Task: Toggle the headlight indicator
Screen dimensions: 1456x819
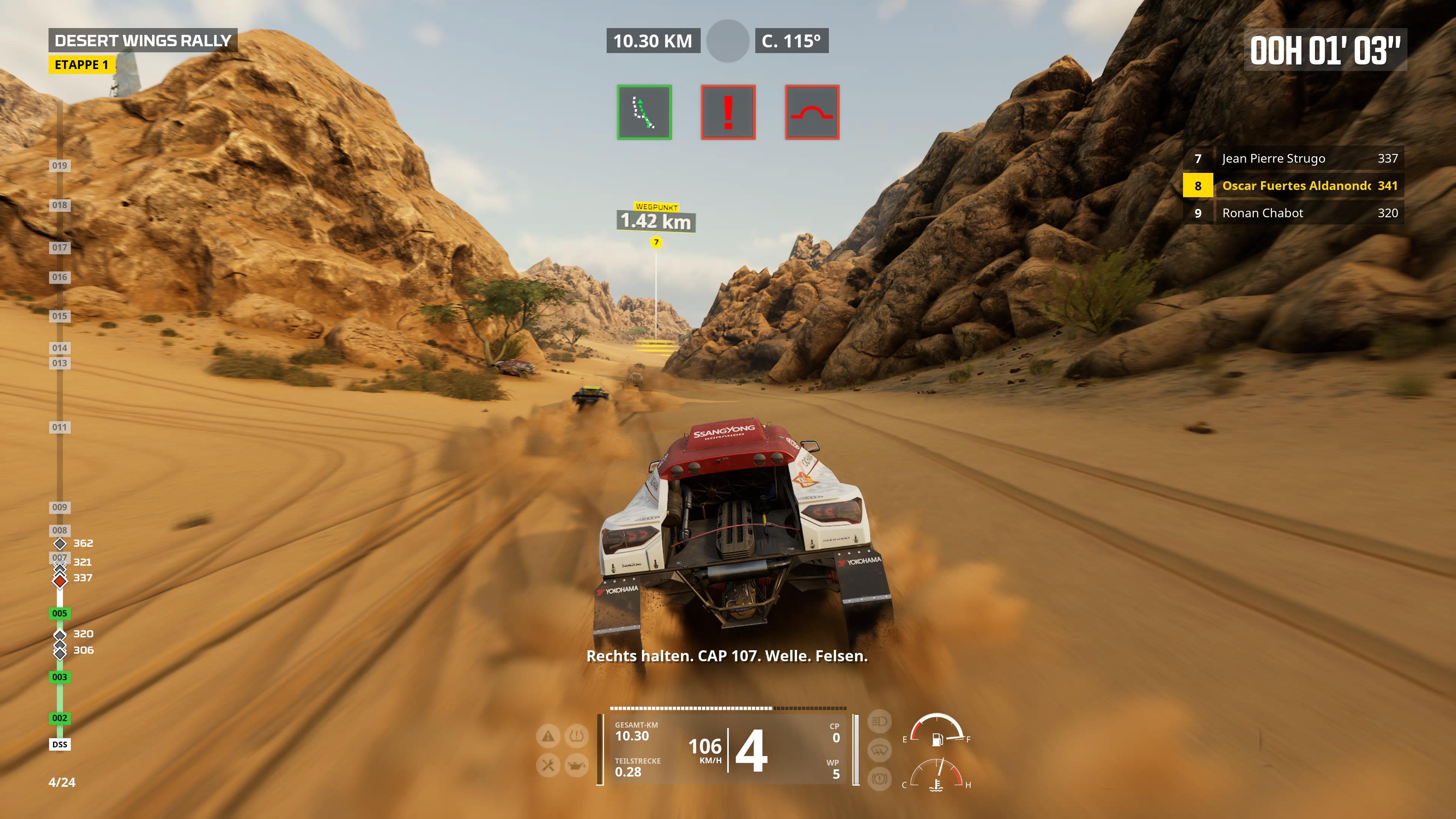Action: click(x=880, y=721)
